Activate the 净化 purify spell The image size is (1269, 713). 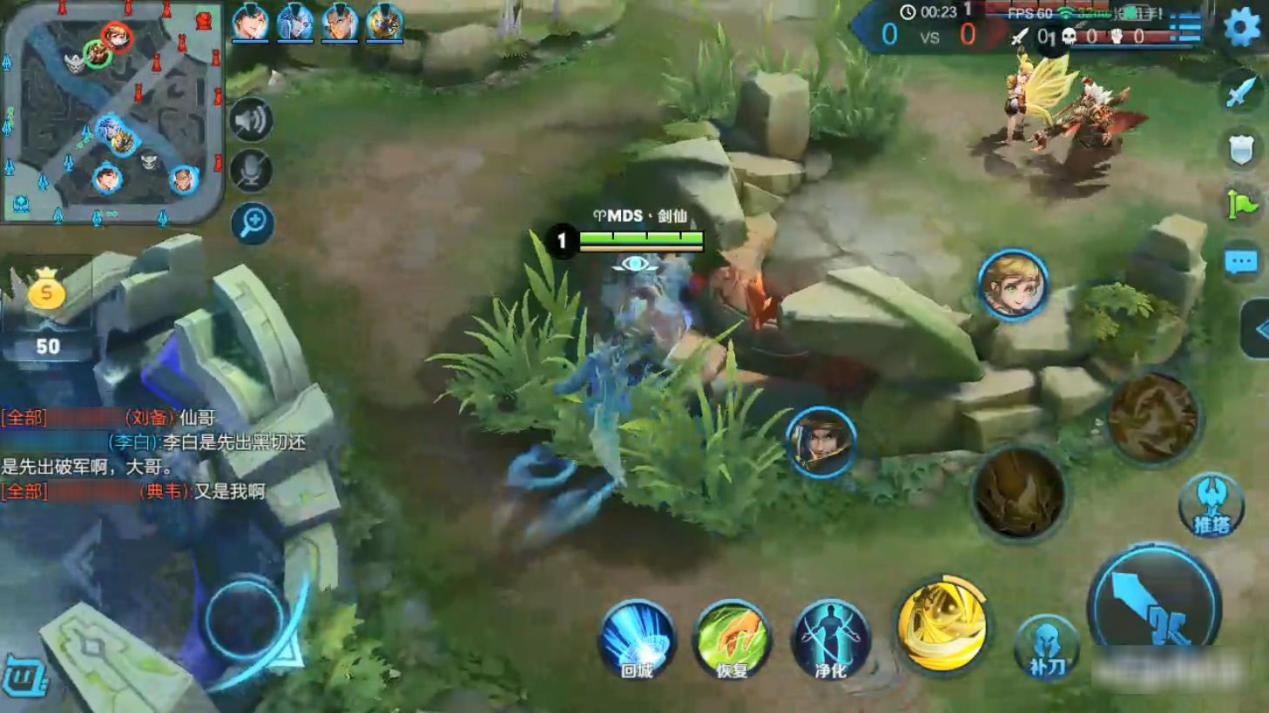(830, 638)
